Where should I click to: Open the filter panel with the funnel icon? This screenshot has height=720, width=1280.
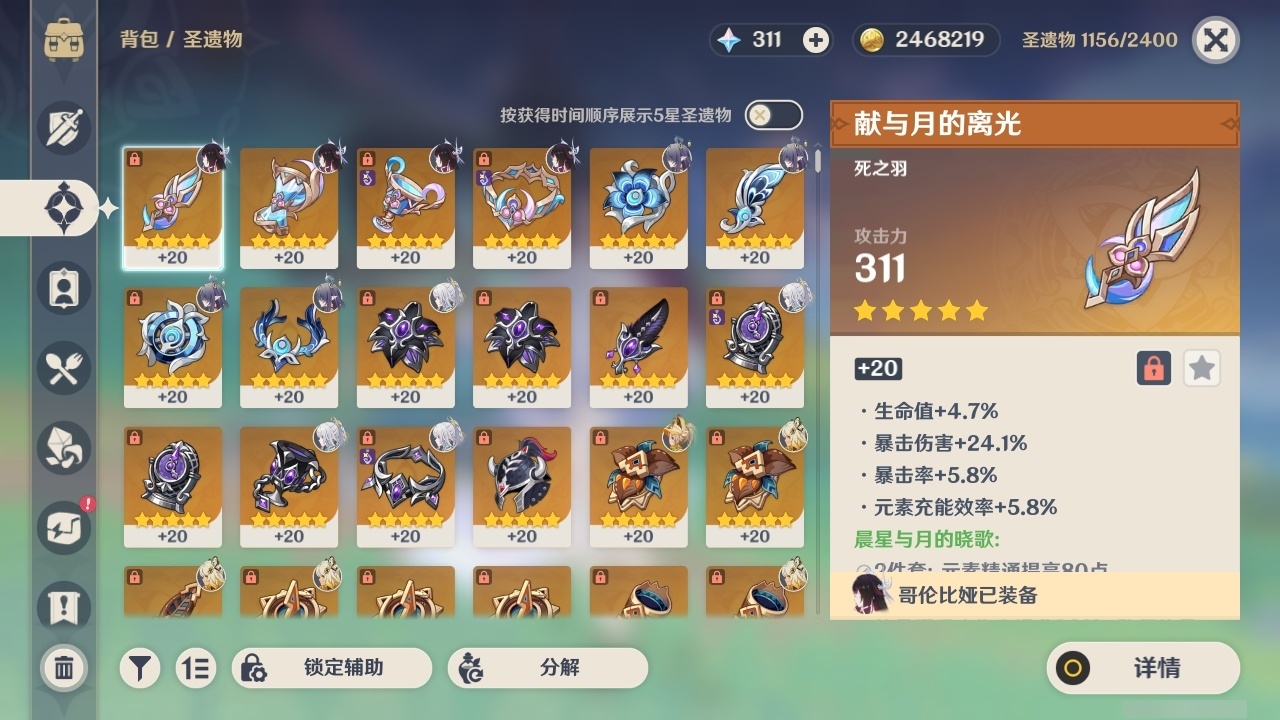click(140, 666)
